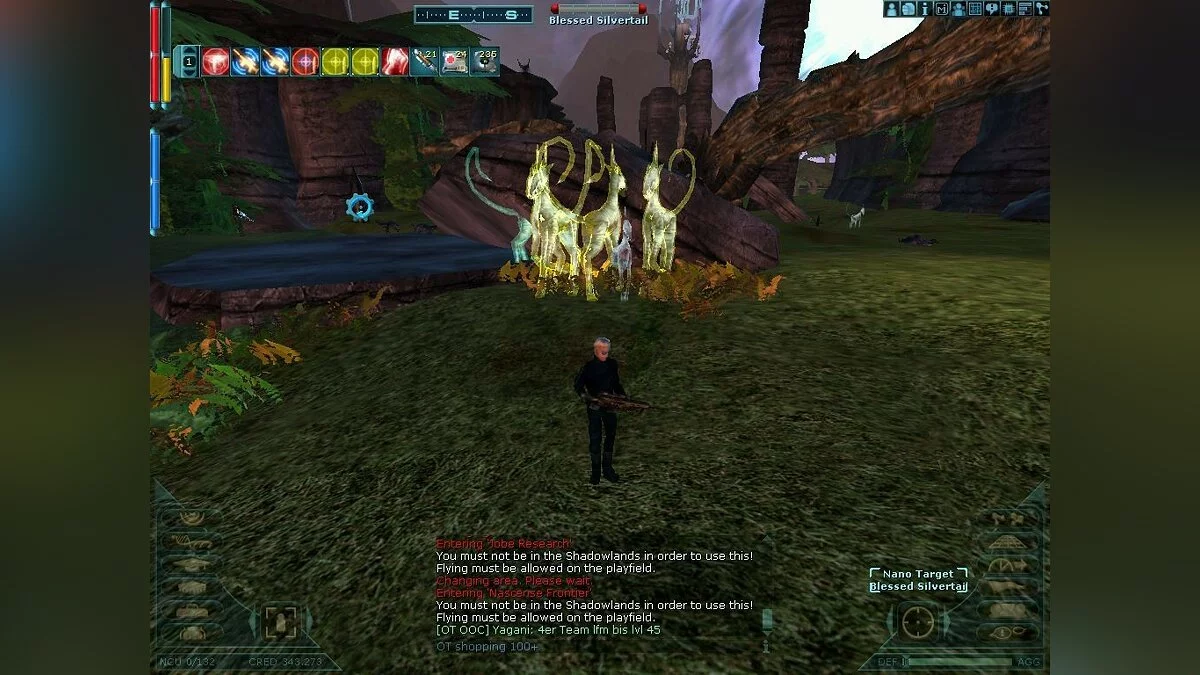Open the character sheet icon
The image size is (1200, 675).
892,9
